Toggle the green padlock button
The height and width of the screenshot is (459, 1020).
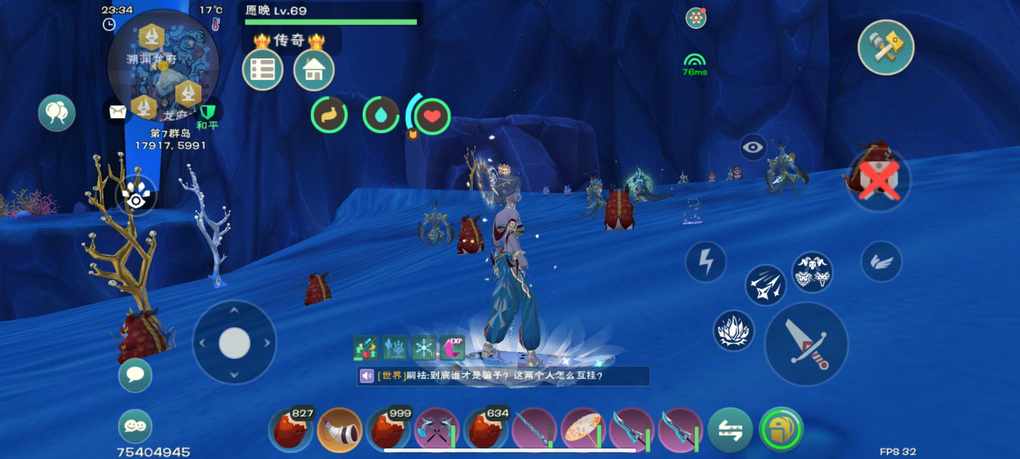point(781,430)
